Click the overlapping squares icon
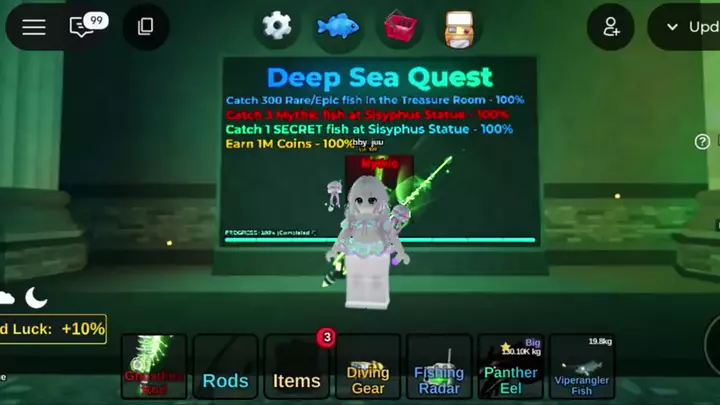Viewport: 720px width, 405px height. click(146, 27)
